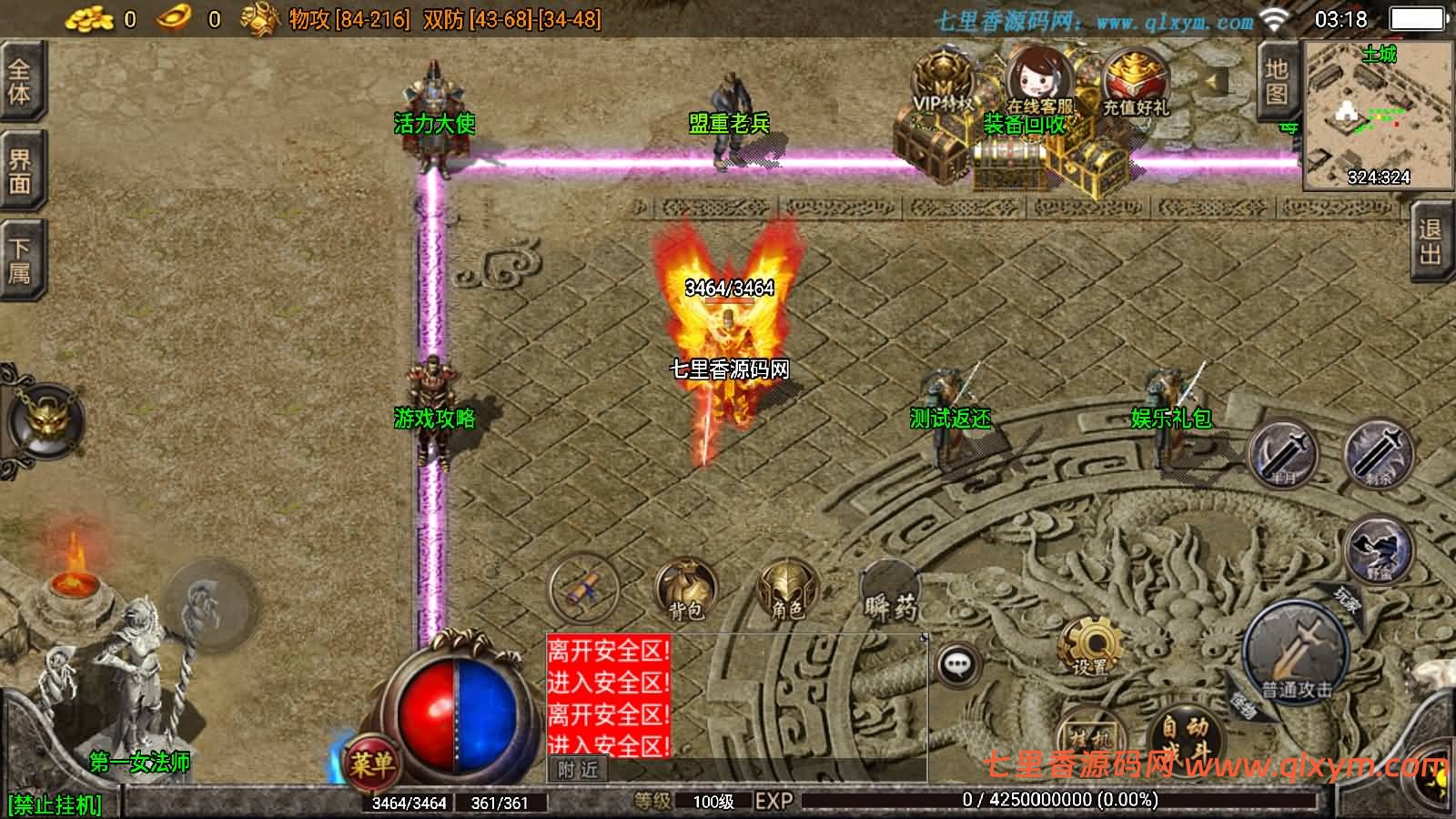Viewport: 1456px width, 819px height.
Task: Tap the 土城 minimap
Action: point(1374,114)
